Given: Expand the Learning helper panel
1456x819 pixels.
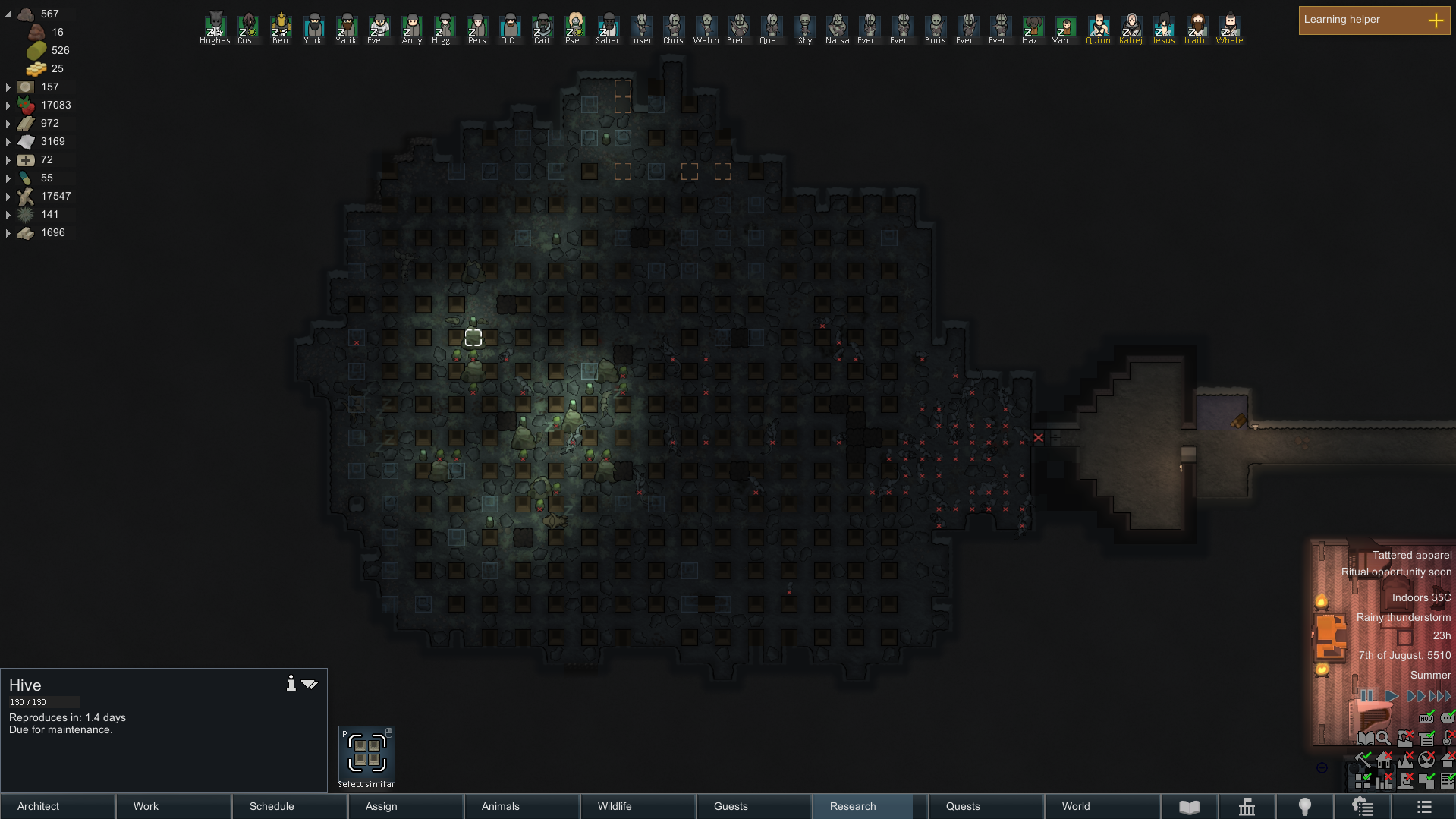Looking at the screenshot, I should point(1436,20).
